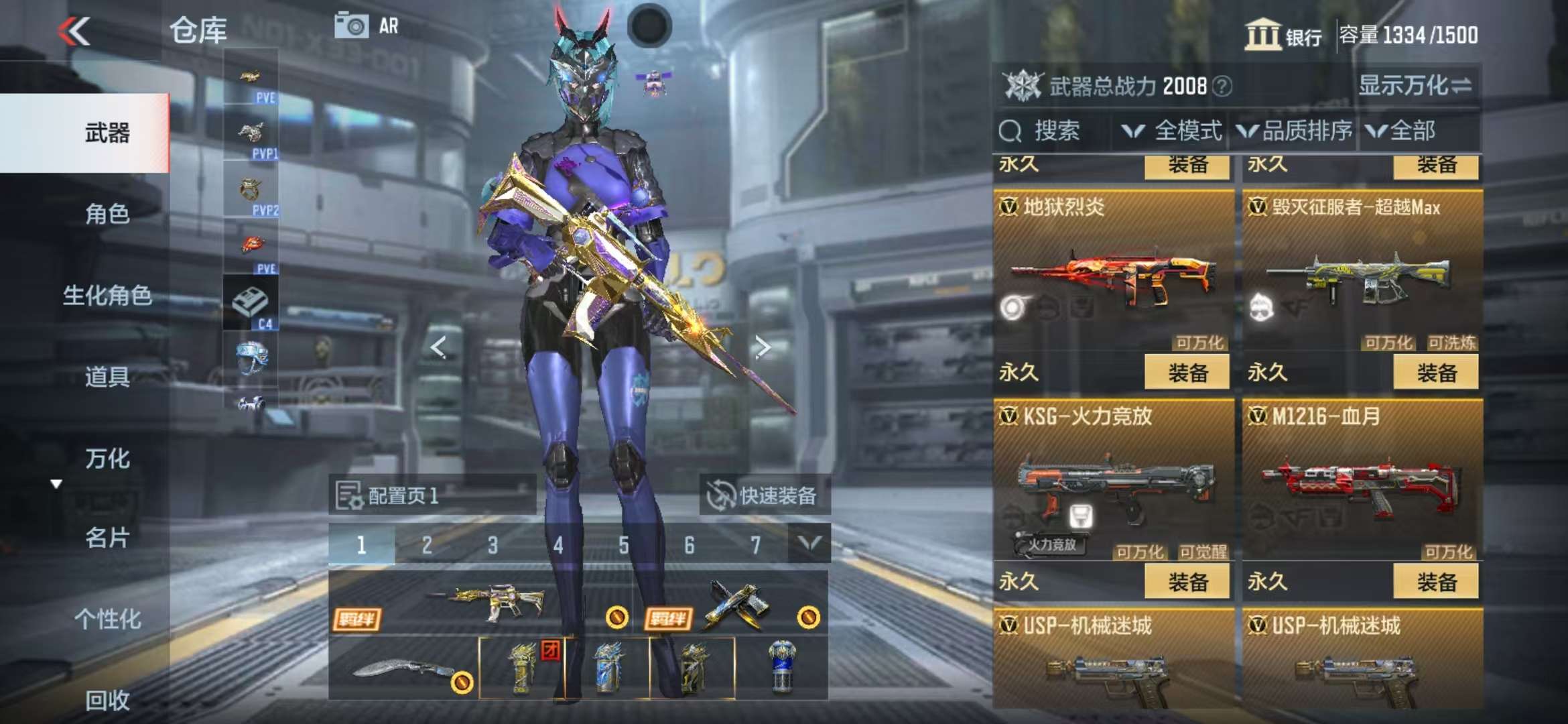Equip the KSG-火力竞放 shotgun

(x=1187, y=582)
